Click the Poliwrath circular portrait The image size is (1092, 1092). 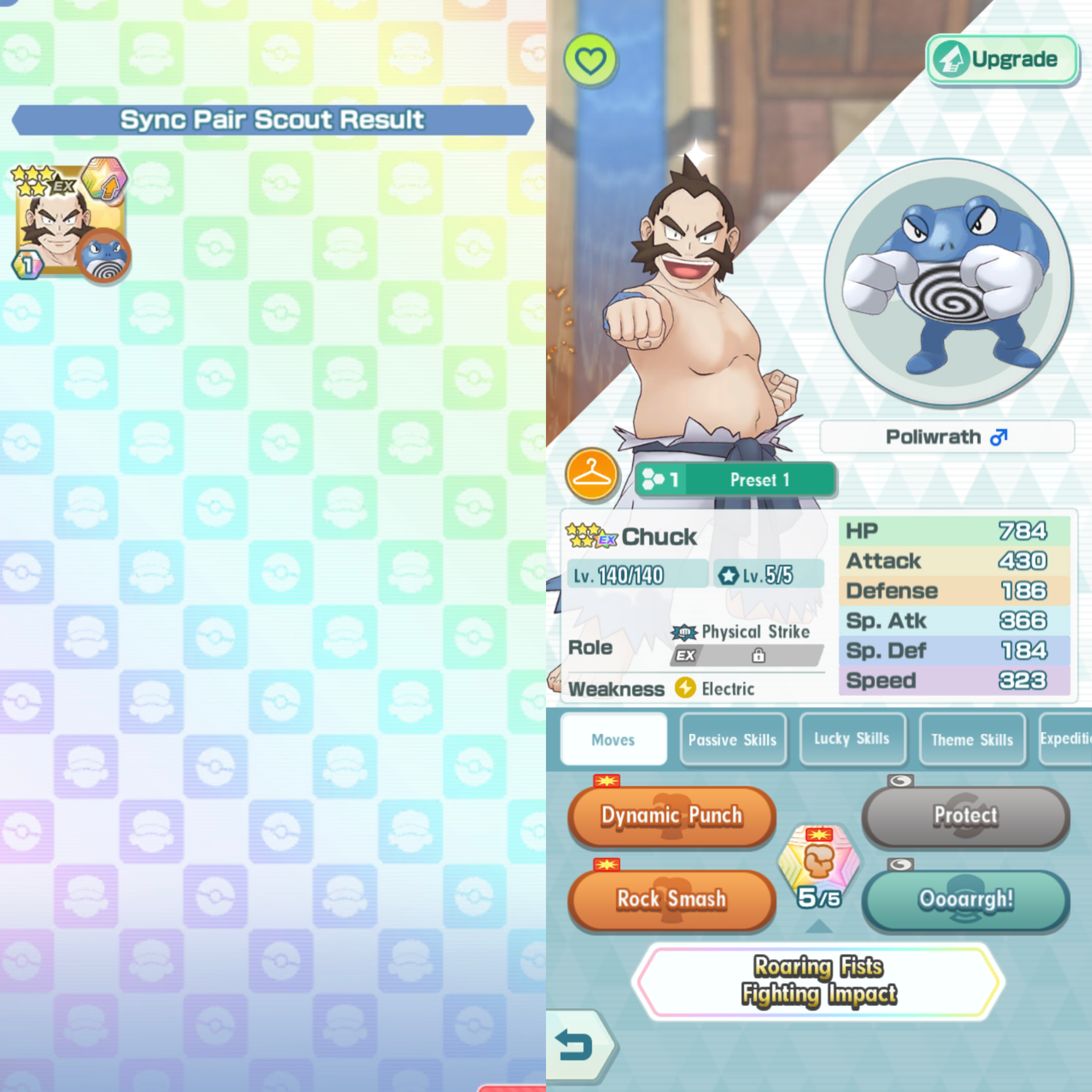click(948, 283)
